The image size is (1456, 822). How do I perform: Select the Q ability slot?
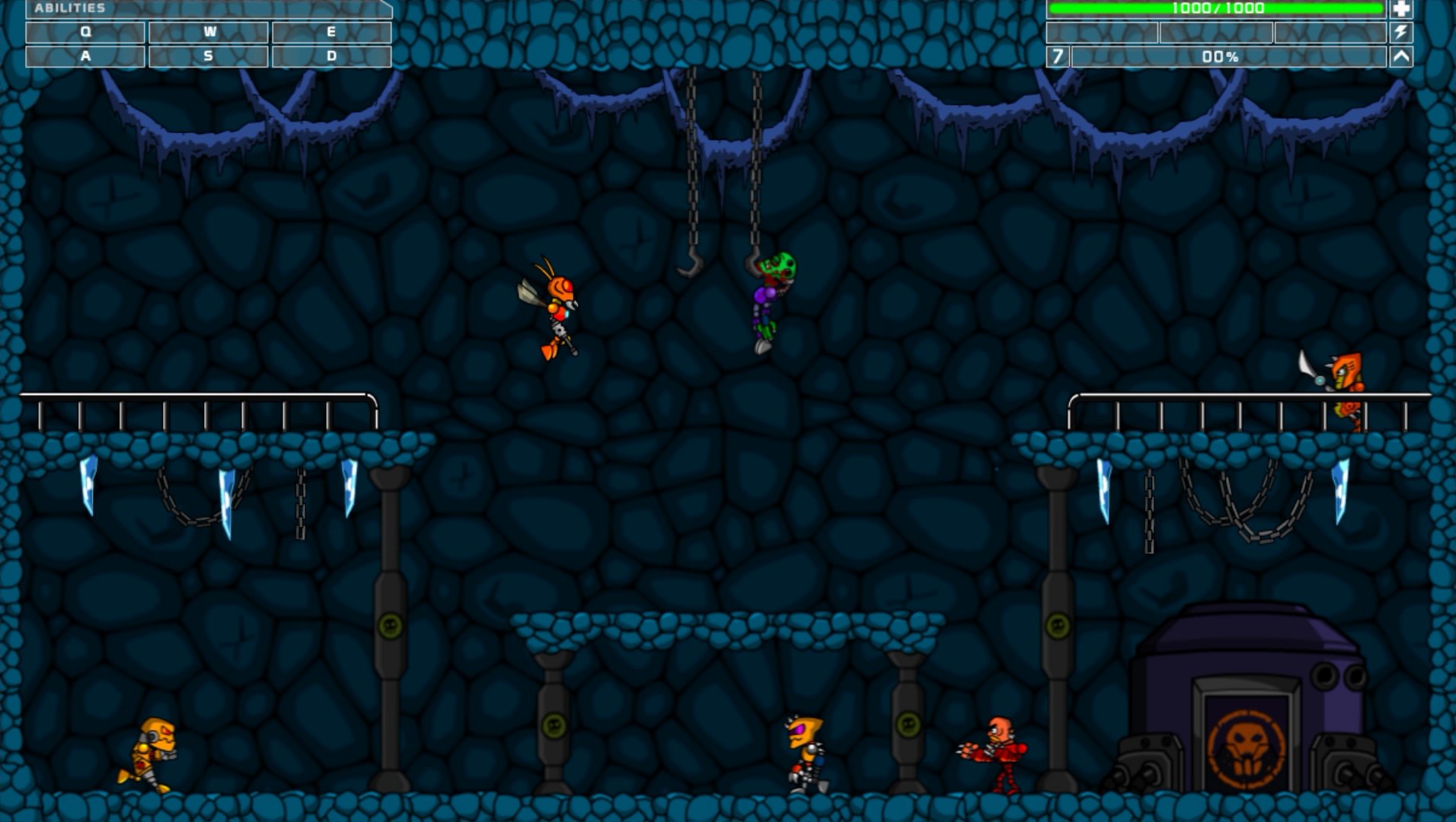[x=85, y=33]
